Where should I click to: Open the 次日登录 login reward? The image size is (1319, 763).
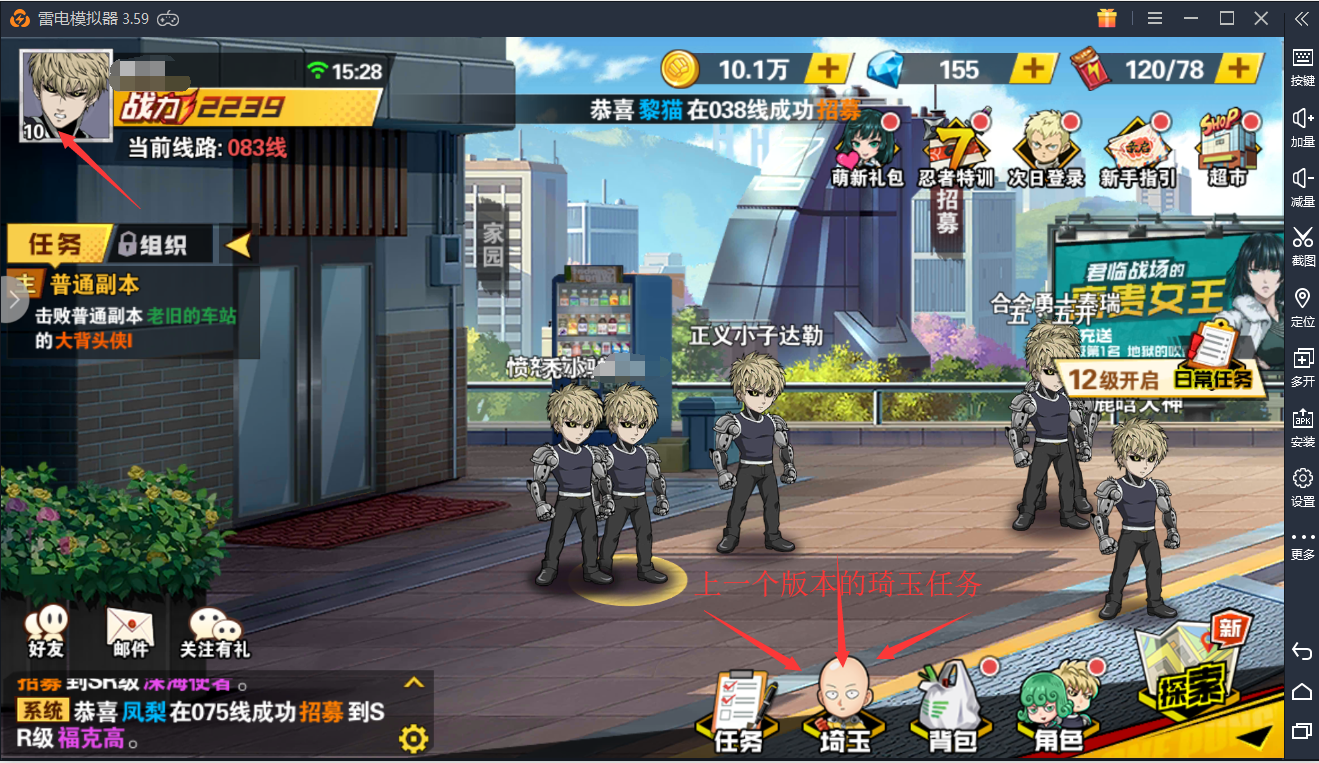pyautogui.click(x=1045, y=152)
